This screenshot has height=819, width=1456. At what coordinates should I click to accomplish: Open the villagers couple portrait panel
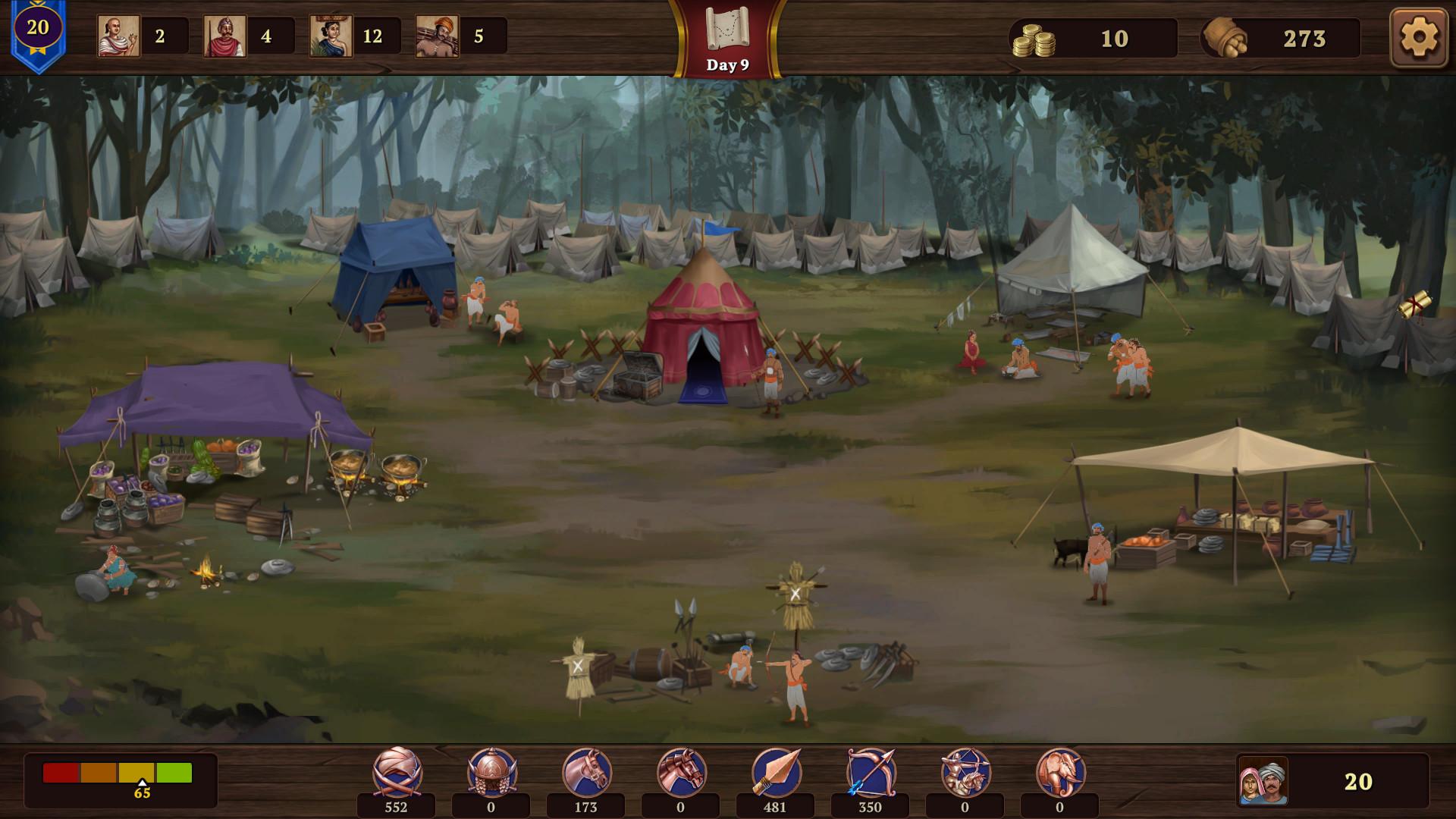(1263, 781)
